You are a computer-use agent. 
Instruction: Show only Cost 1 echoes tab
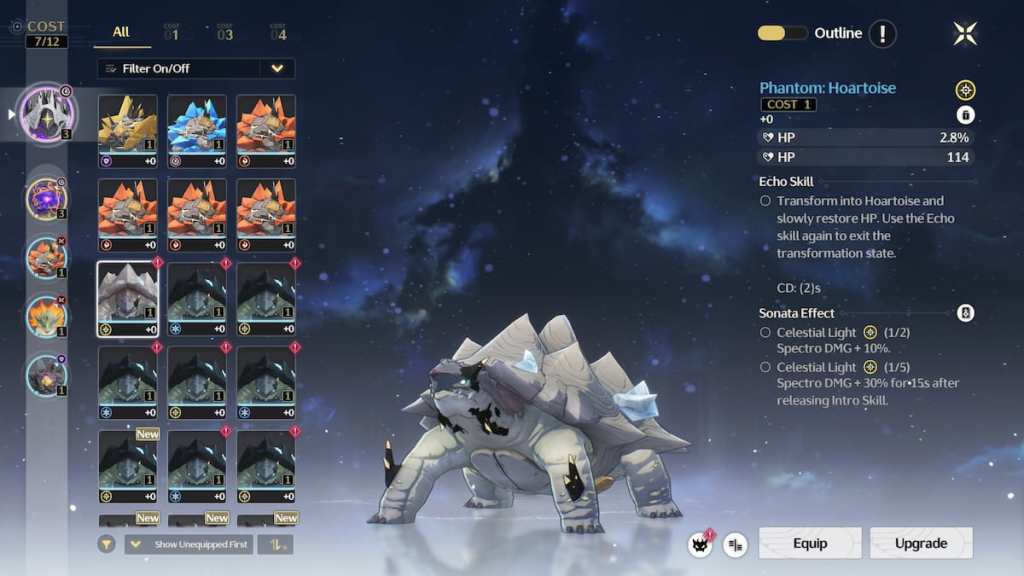point(171,34)
